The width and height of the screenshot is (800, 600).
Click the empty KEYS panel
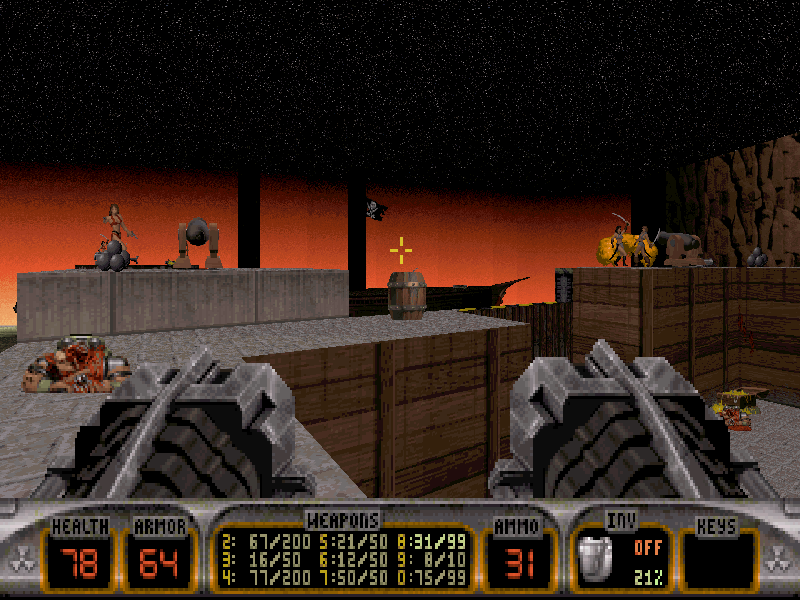click(x=718, y=558)
